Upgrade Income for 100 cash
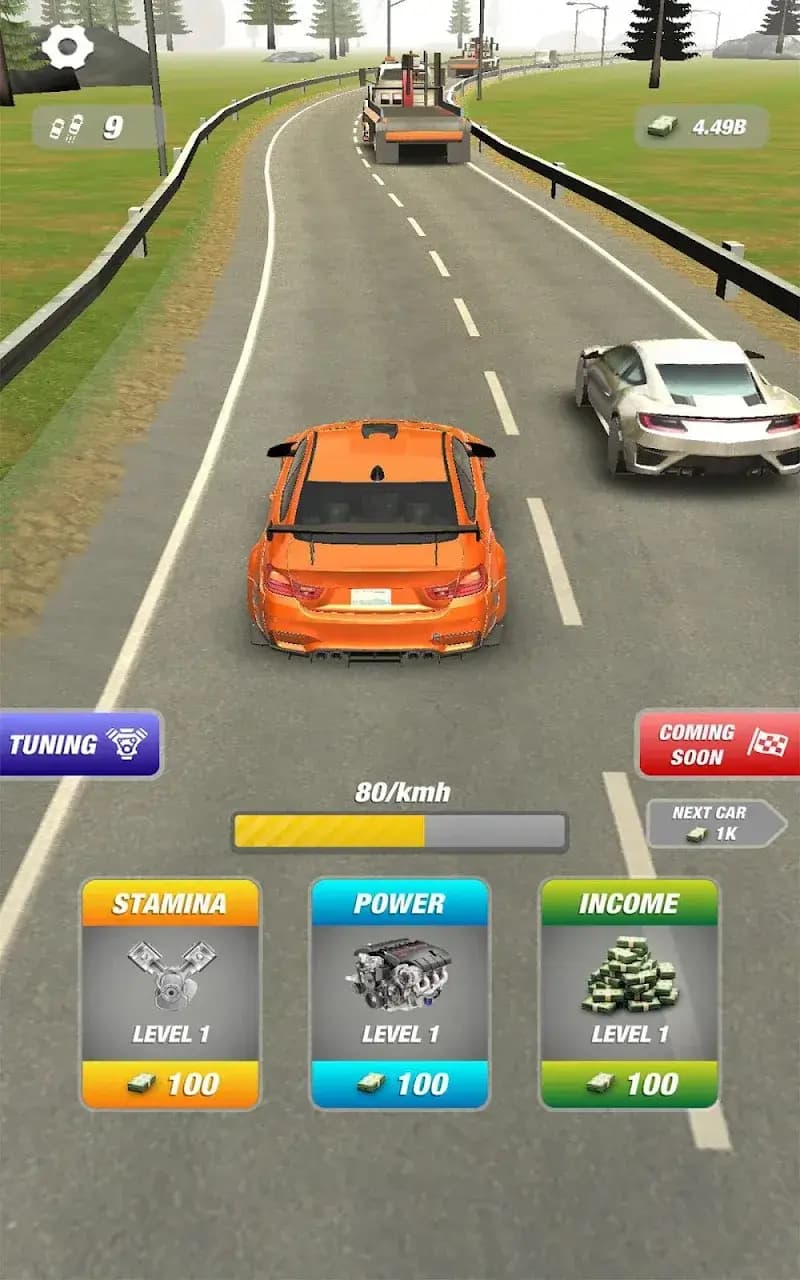Image resolution: width=800 pixels, height=1280 pixels. [x=629, y=1083]
